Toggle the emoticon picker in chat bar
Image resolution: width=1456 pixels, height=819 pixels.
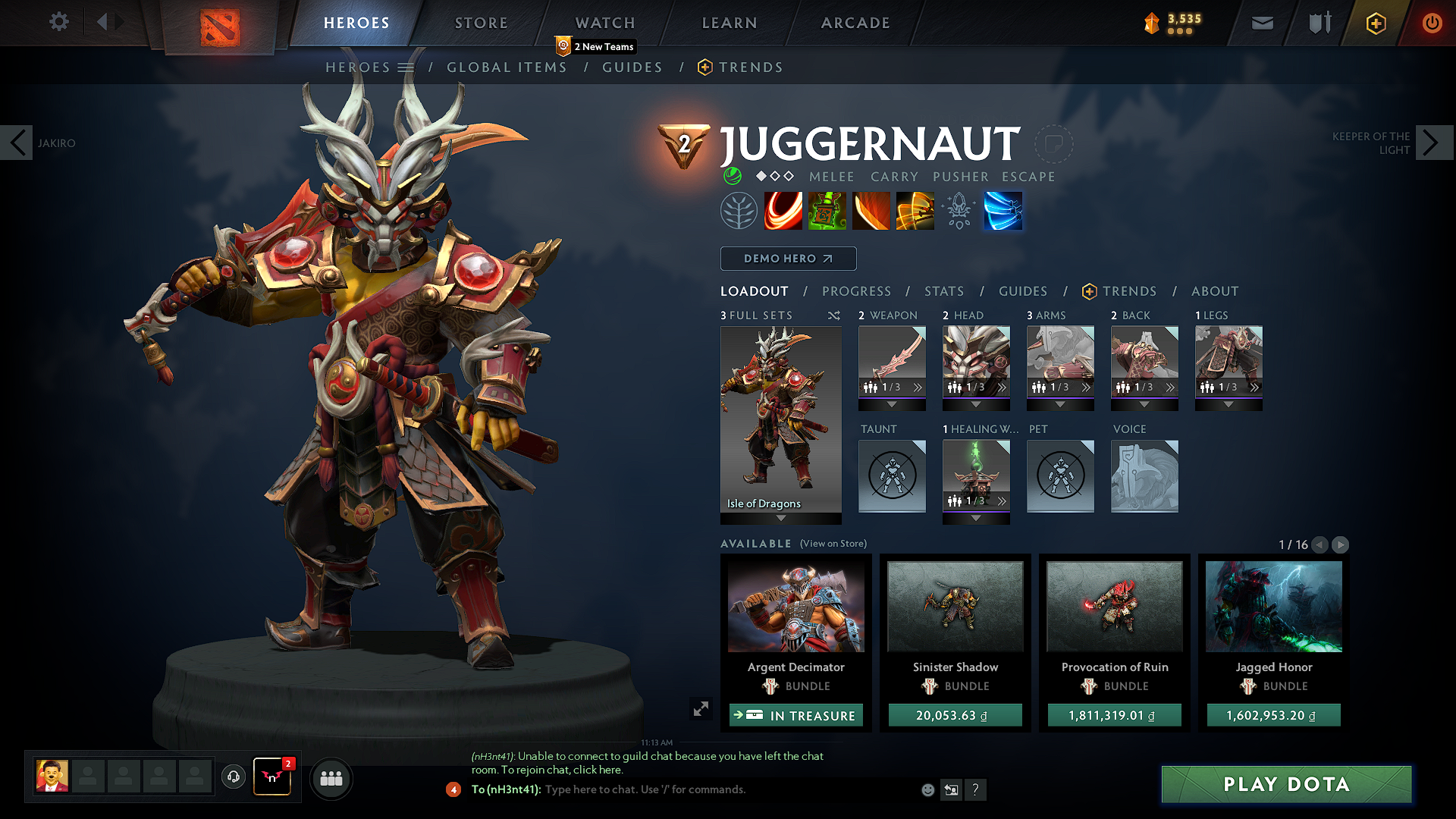pos(927,789)
